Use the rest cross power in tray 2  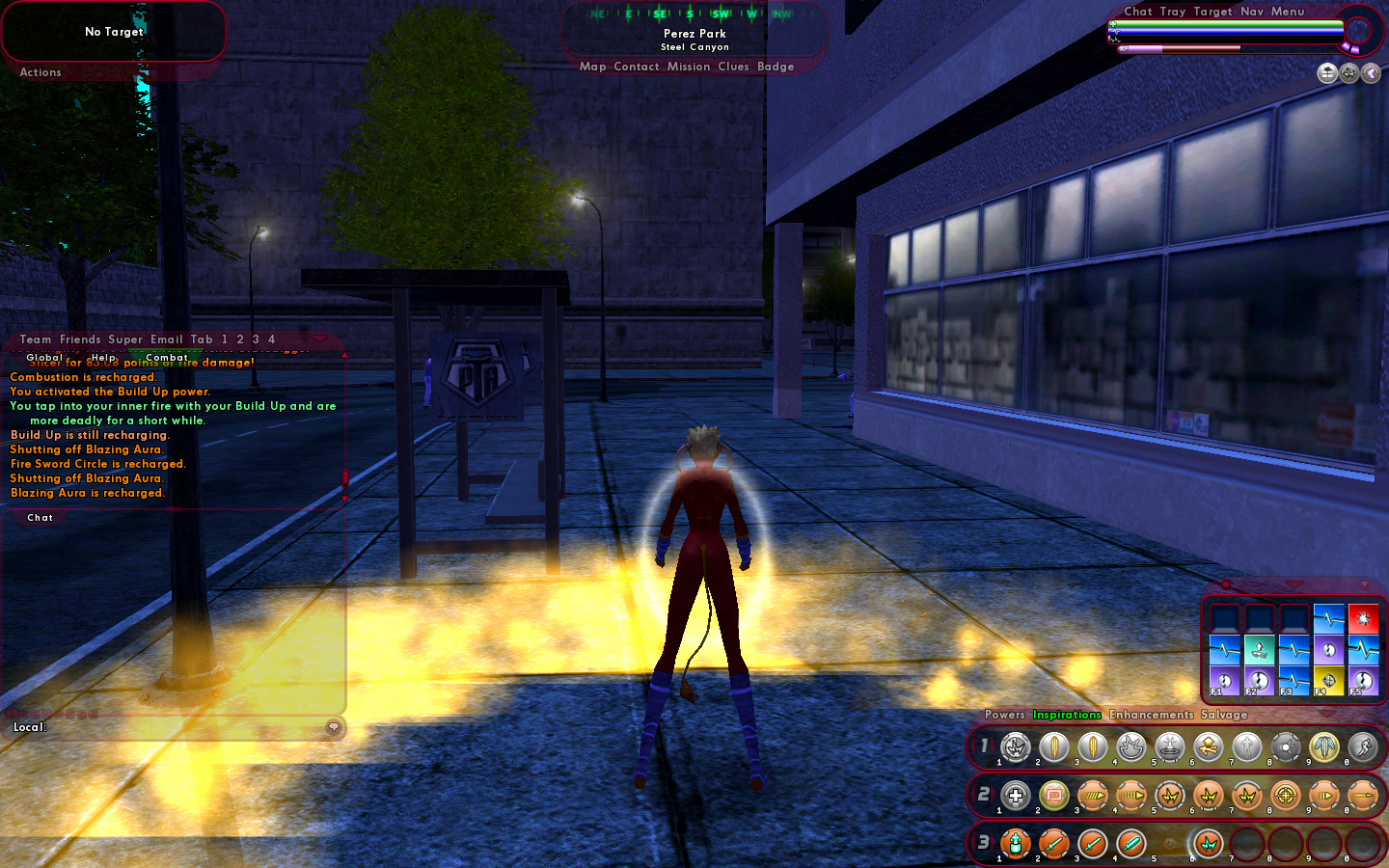1015,796
